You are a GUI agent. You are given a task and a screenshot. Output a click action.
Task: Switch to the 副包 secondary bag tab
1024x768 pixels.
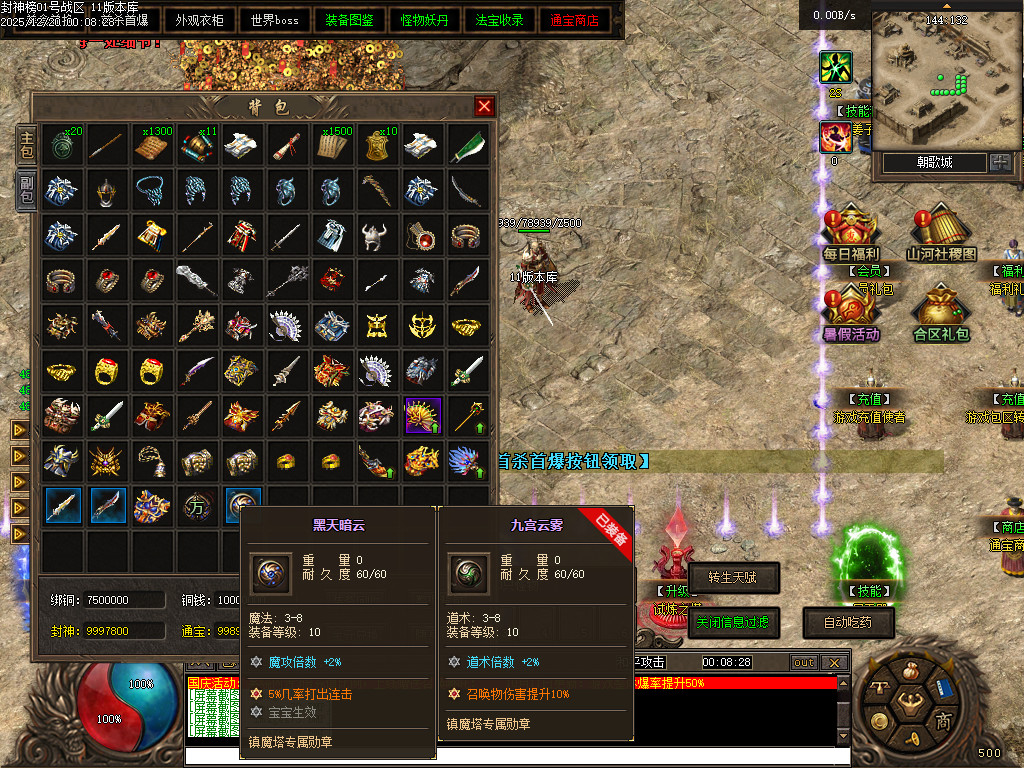(x=27, y=189)
